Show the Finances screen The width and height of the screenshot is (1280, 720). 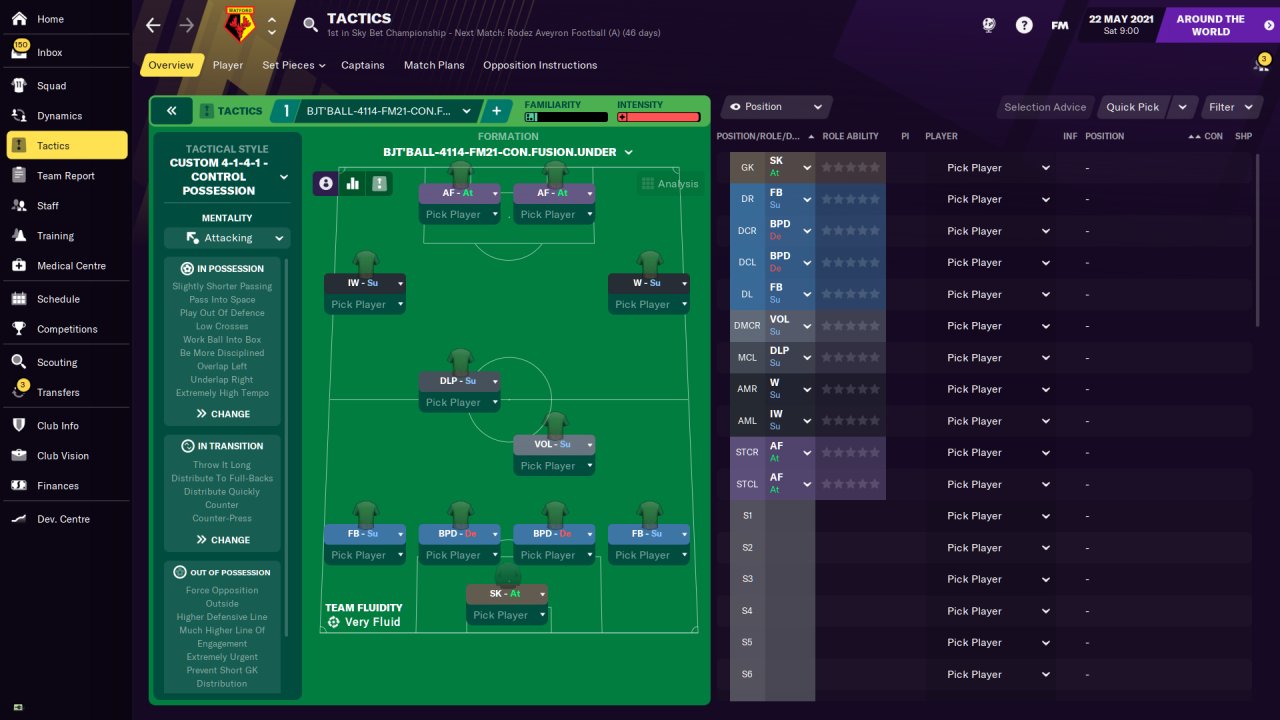point(57,486)
